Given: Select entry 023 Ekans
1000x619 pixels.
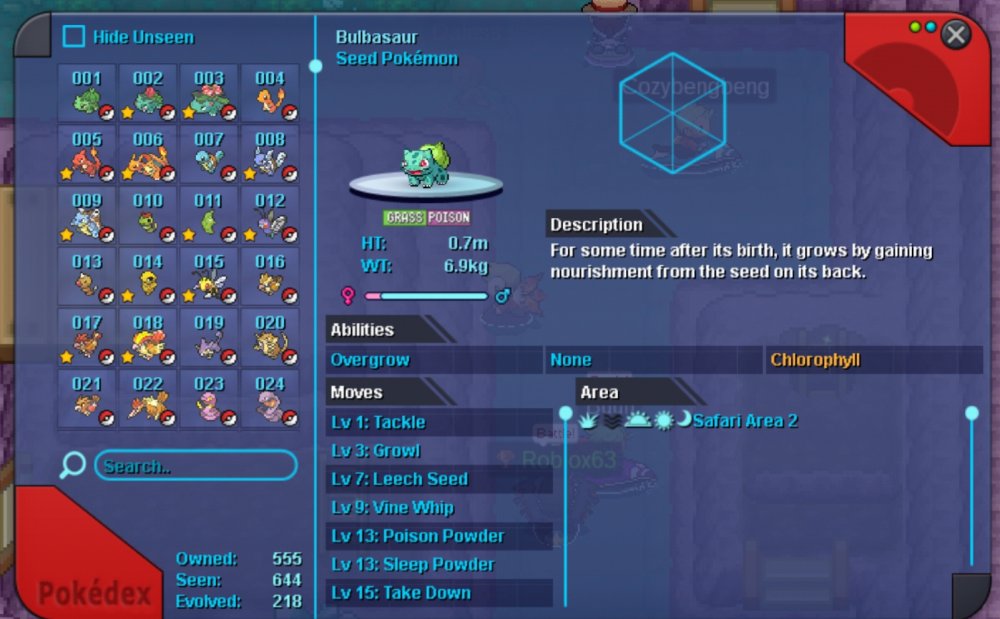Looking at the screenshot, I should coord(209,398).
